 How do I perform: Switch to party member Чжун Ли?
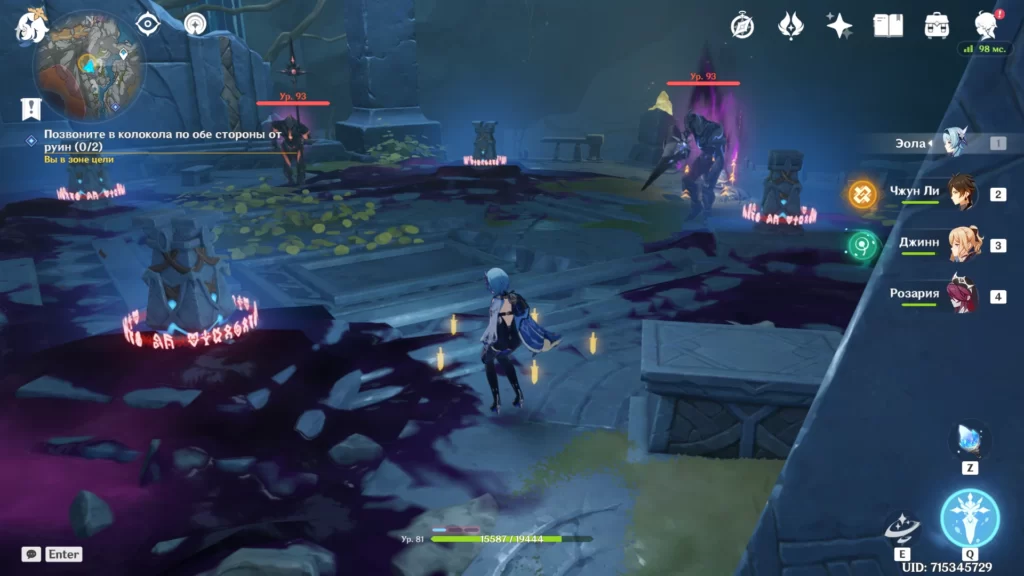click(x=960, y=194)
